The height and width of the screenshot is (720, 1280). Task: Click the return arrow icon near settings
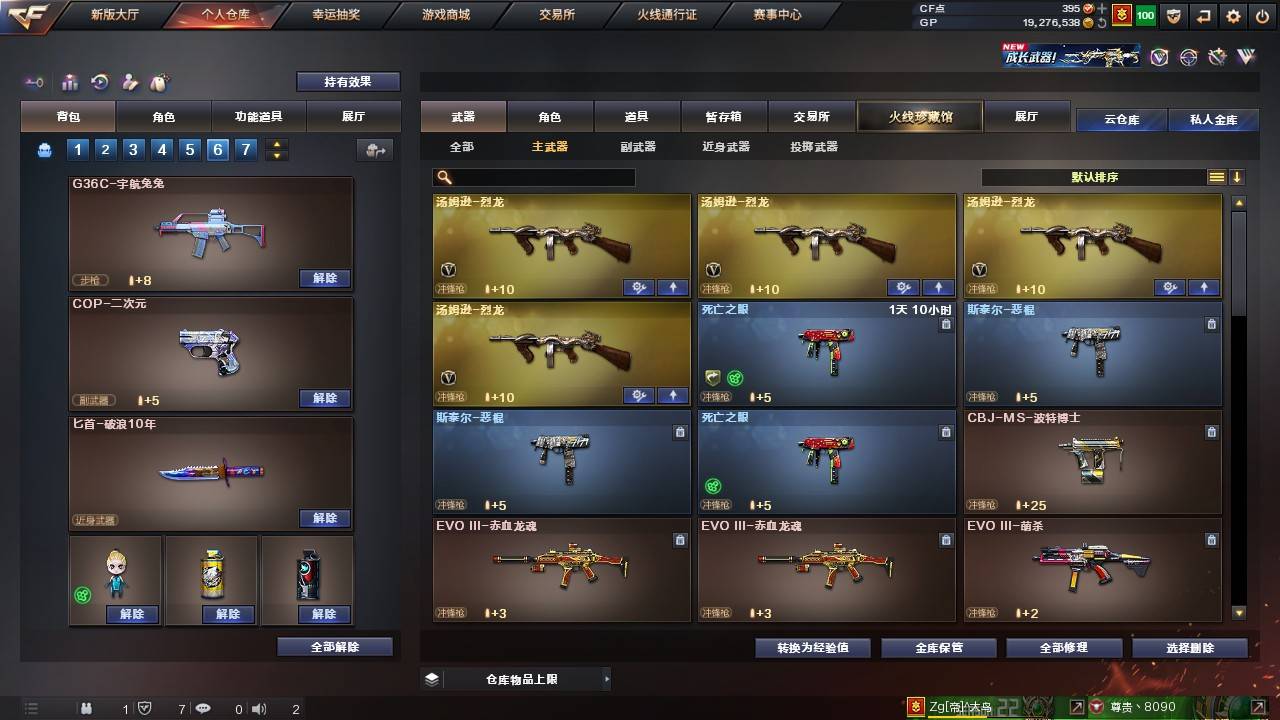coord(1203,16)
